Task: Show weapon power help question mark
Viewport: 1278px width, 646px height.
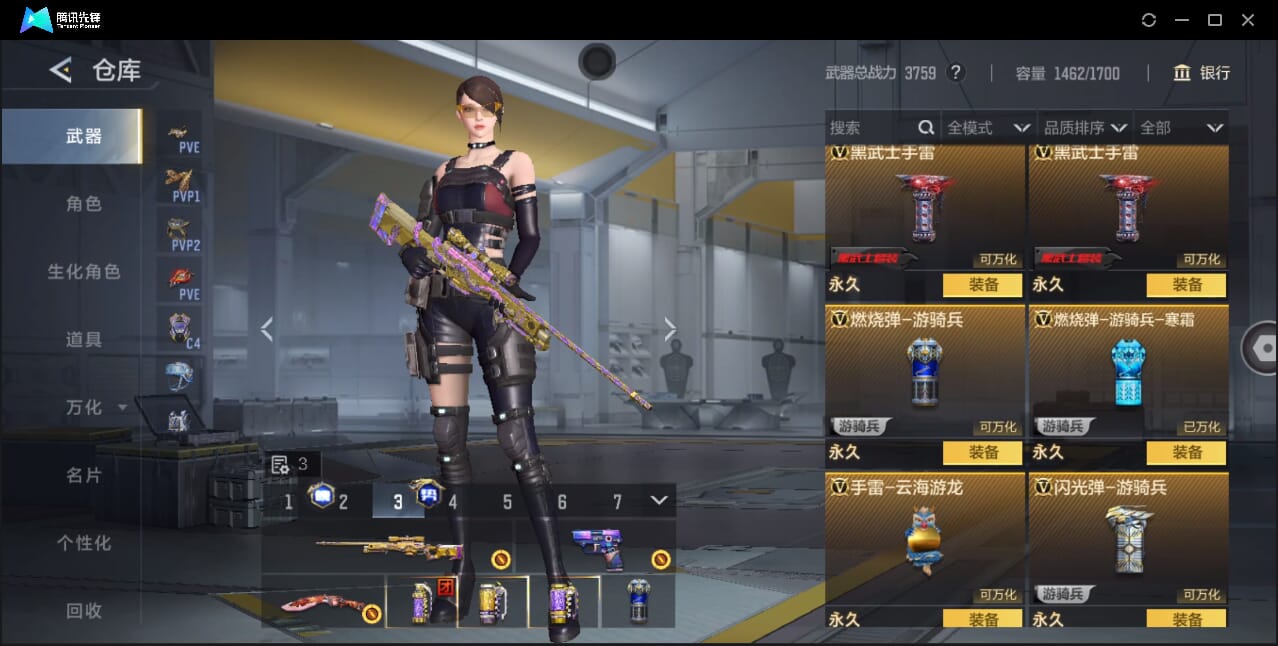Action: (x=956, y=73)
